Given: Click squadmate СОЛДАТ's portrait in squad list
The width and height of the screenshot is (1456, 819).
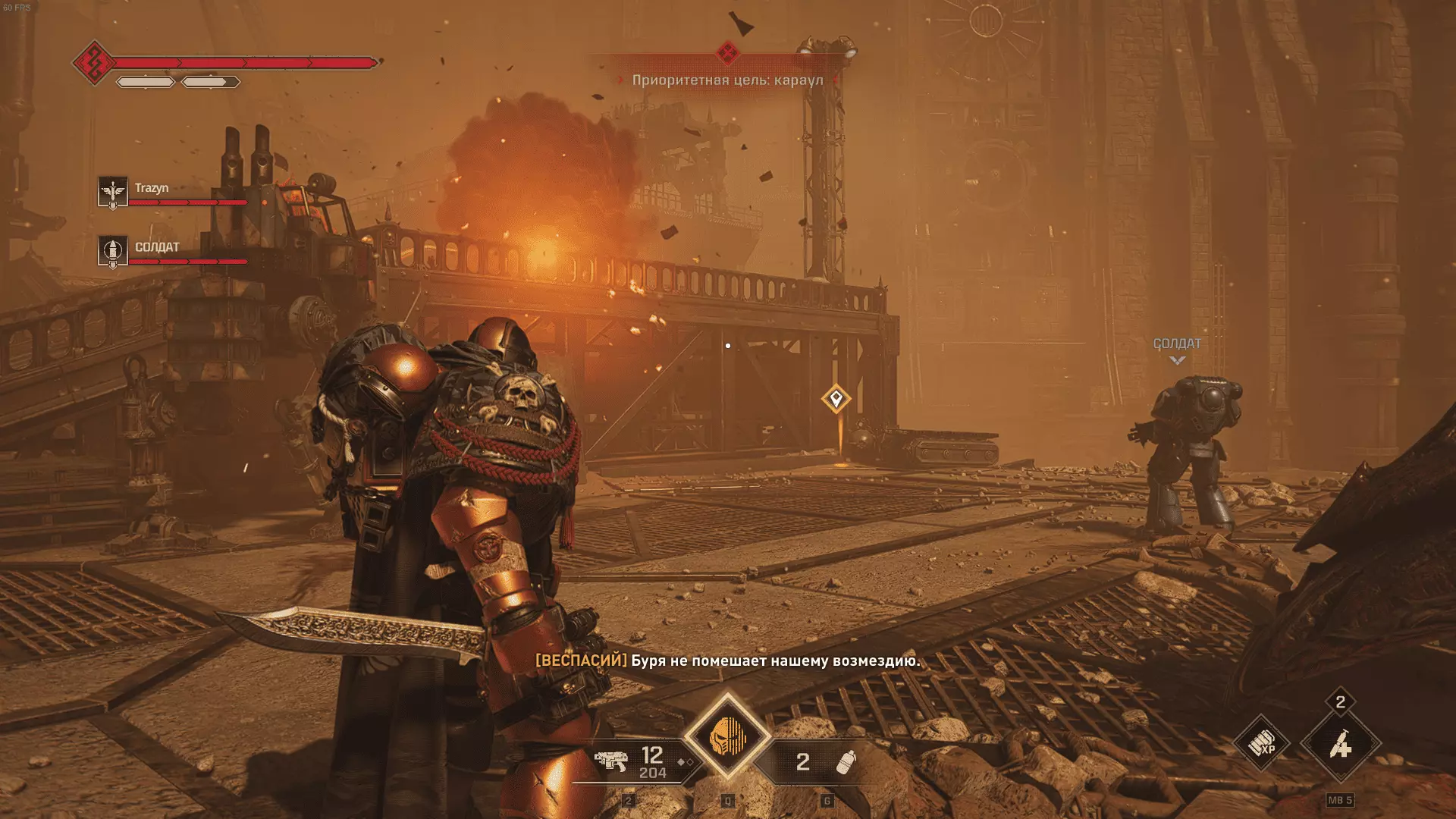Looking at the screenshot, I should [x=112, y=251].
